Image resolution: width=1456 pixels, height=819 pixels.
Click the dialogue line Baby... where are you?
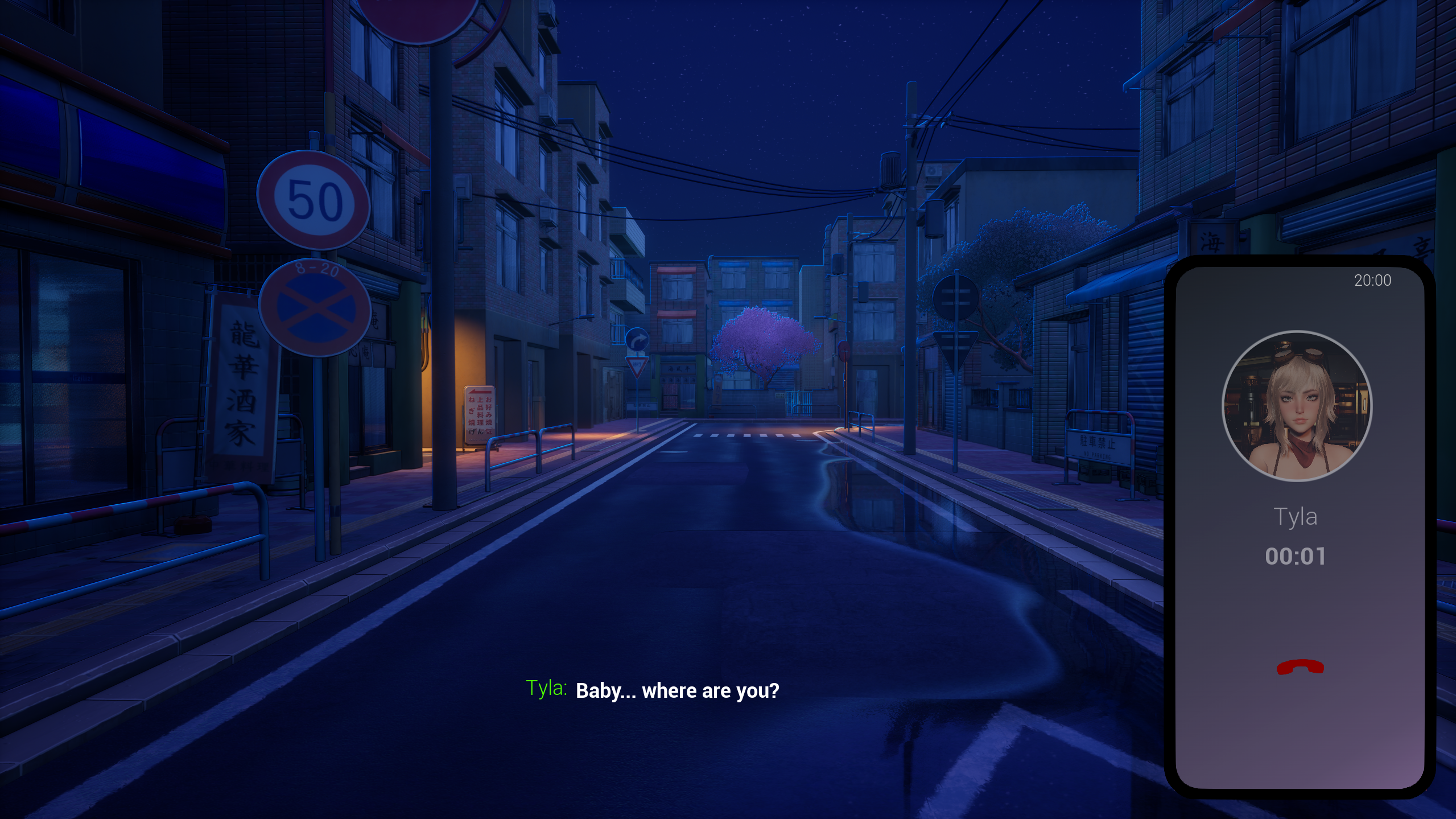coord(677,691)
